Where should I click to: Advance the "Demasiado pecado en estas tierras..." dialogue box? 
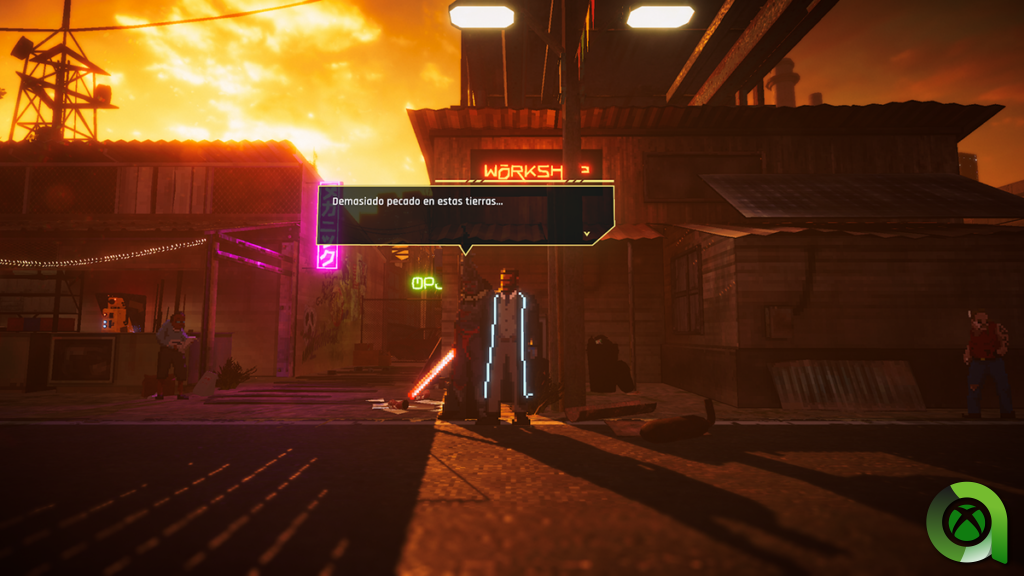[x=464, y=214]
